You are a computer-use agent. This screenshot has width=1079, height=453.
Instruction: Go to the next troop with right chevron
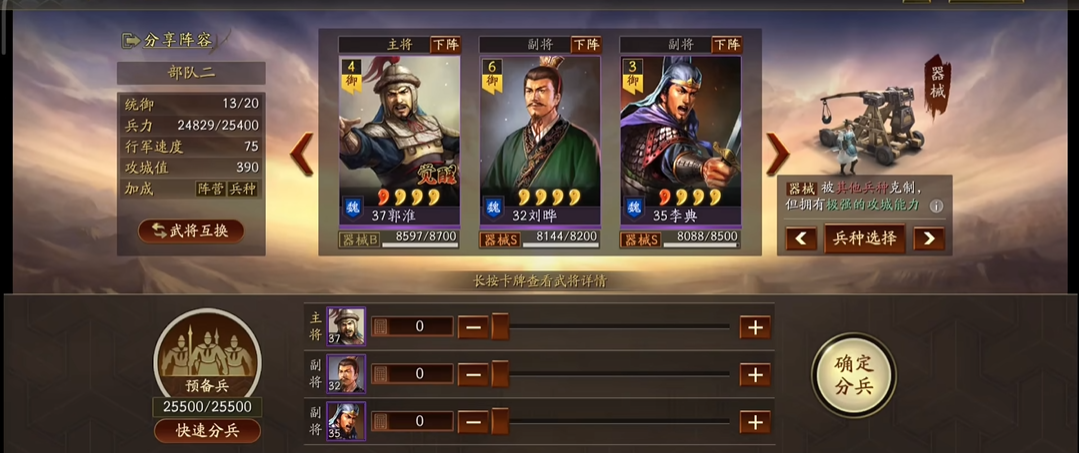point(777,154)
